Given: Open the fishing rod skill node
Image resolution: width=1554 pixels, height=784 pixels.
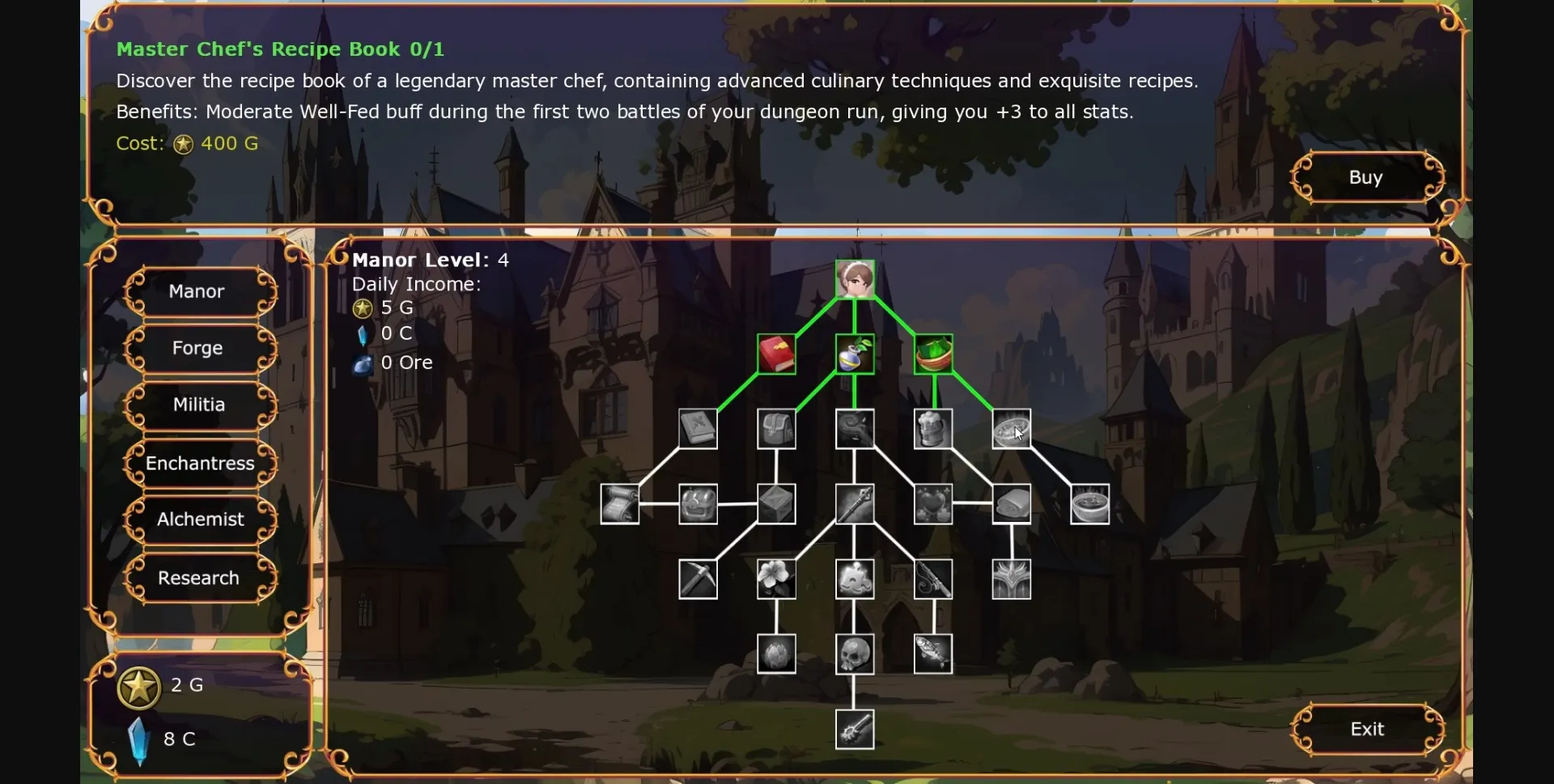Looking at the screenshot, I should pos(932,578).
